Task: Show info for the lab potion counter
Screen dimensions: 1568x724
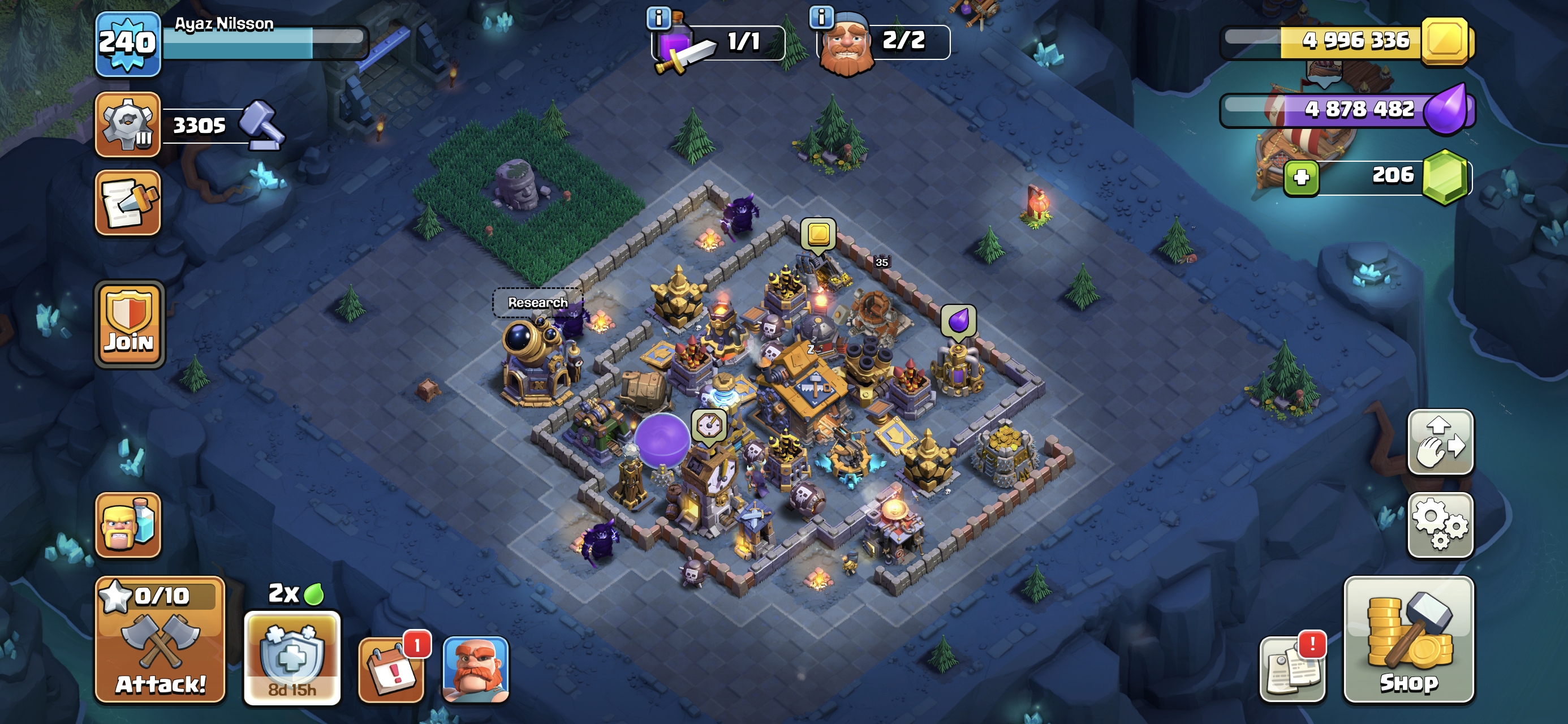Action: tap(658, 18)
